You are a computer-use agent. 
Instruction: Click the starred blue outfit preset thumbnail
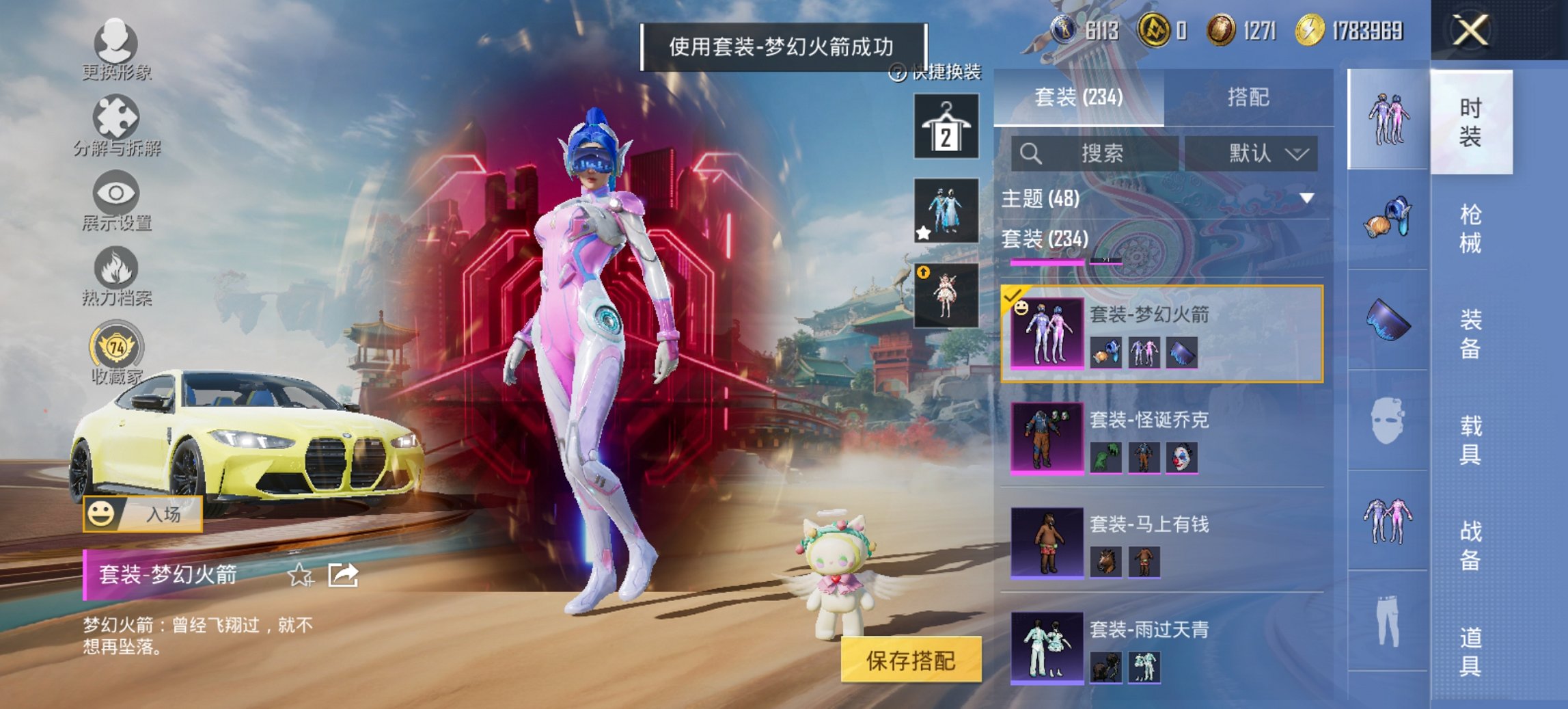(945, 212)
